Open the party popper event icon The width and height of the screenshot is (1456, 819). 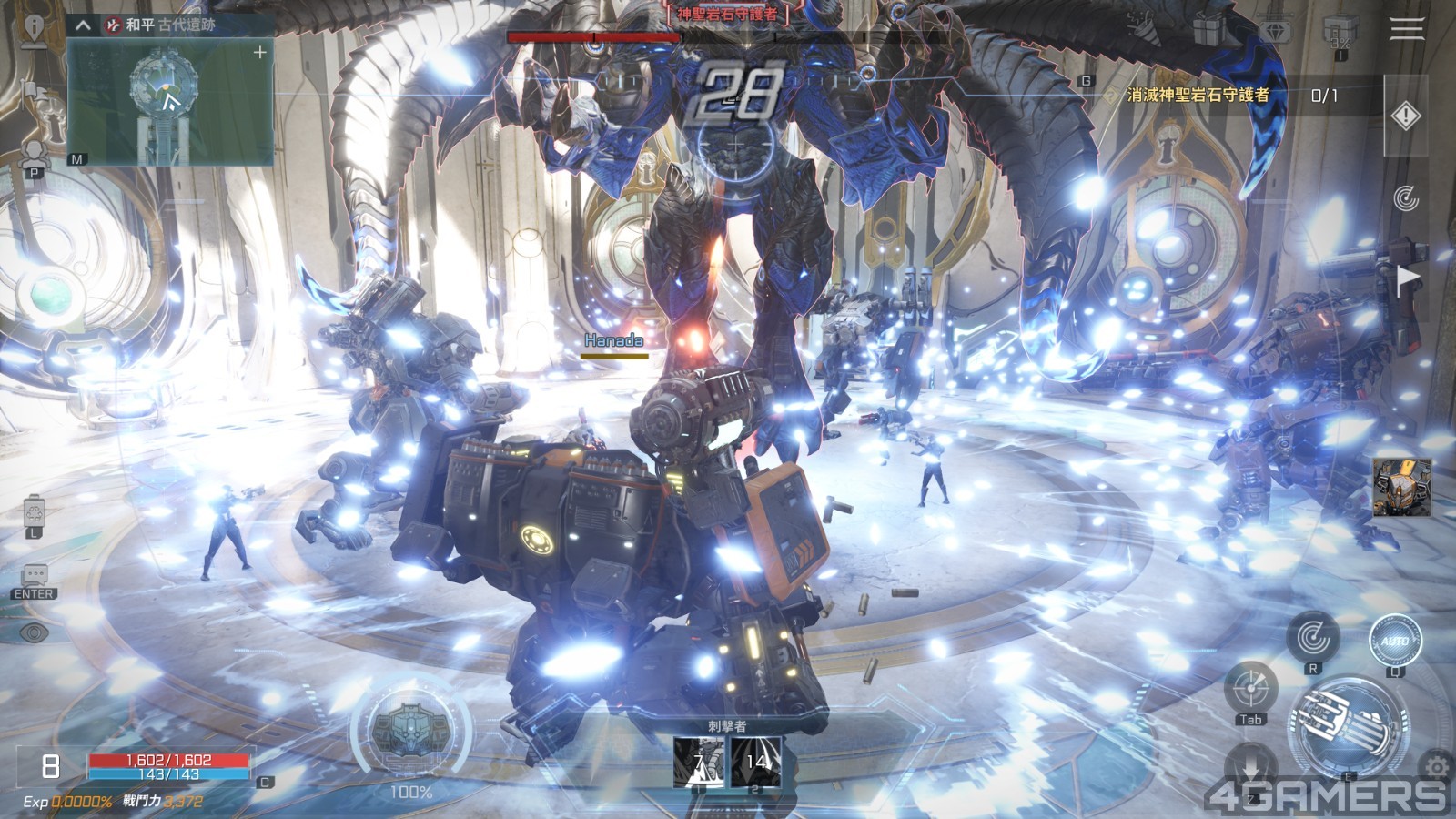(x=1143, y=25)
